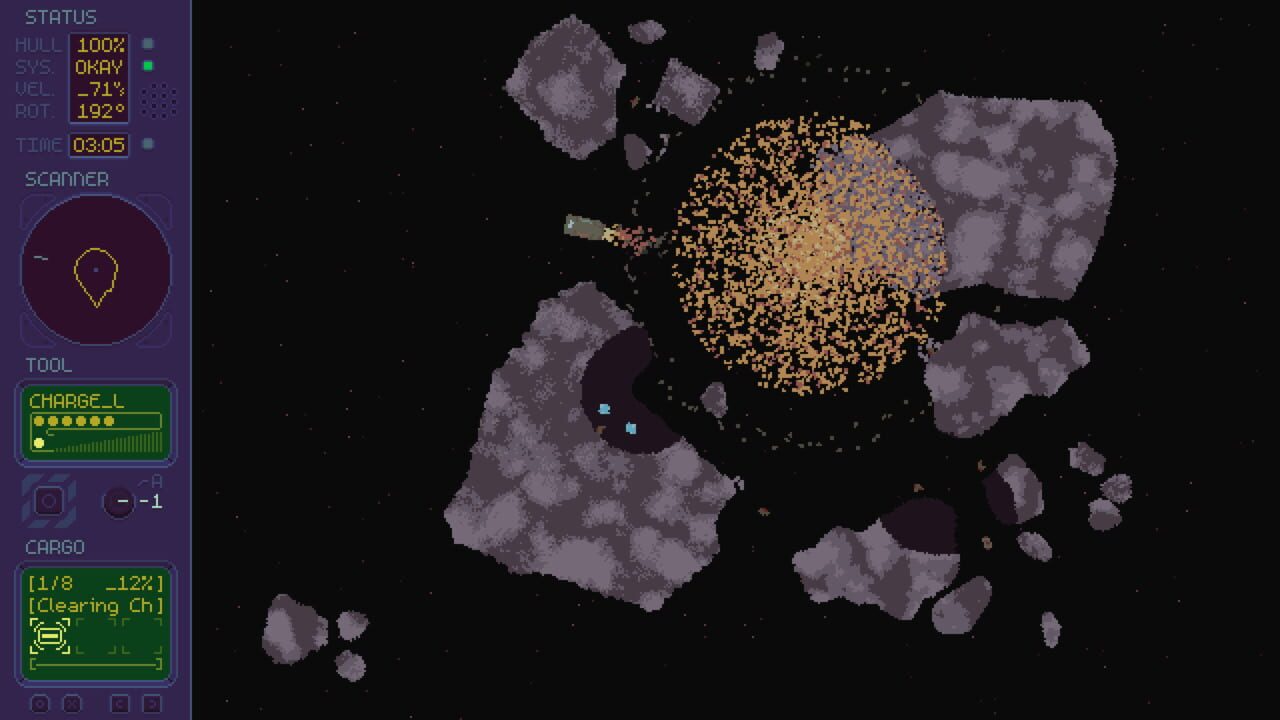Select the square tool slot below the TOOL panel

[x=49, y=500]
